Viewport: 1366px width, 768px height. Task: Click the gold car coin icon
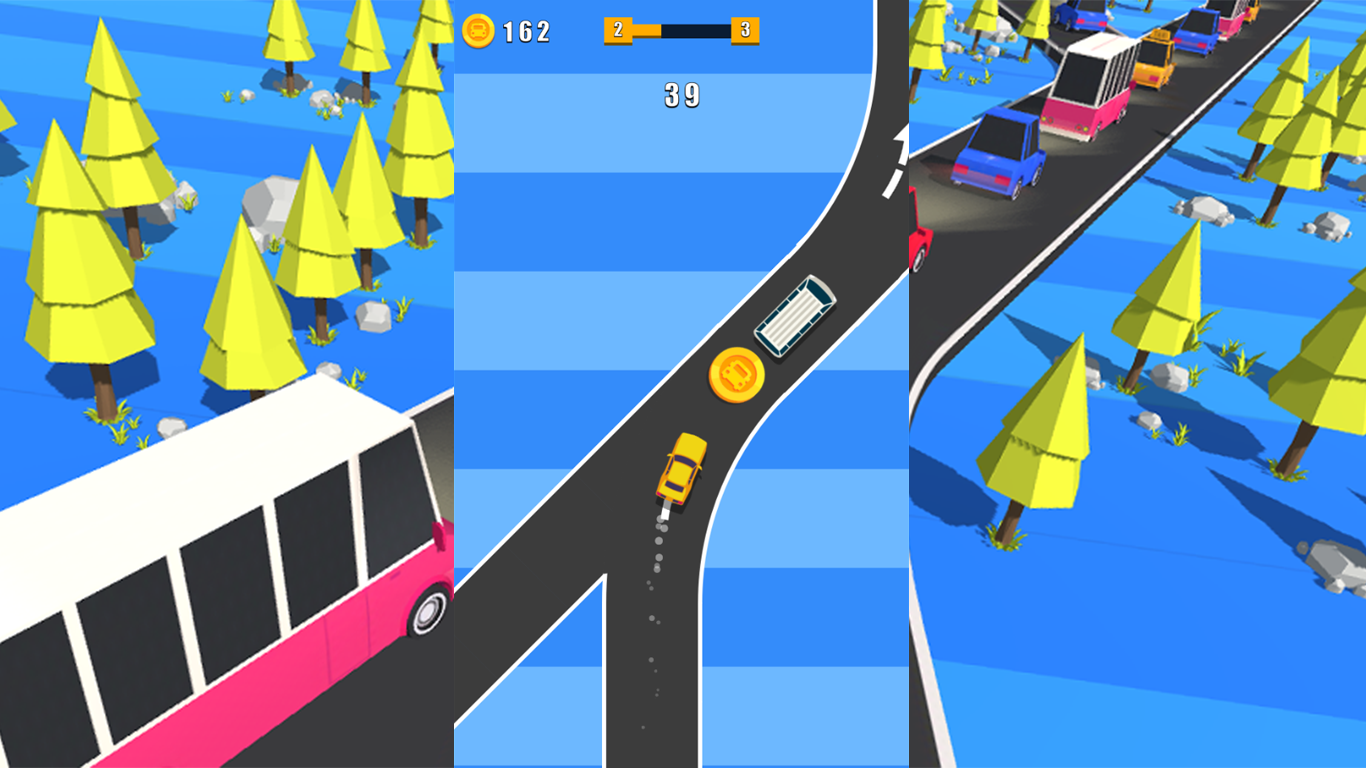click(x=477, y=30)
